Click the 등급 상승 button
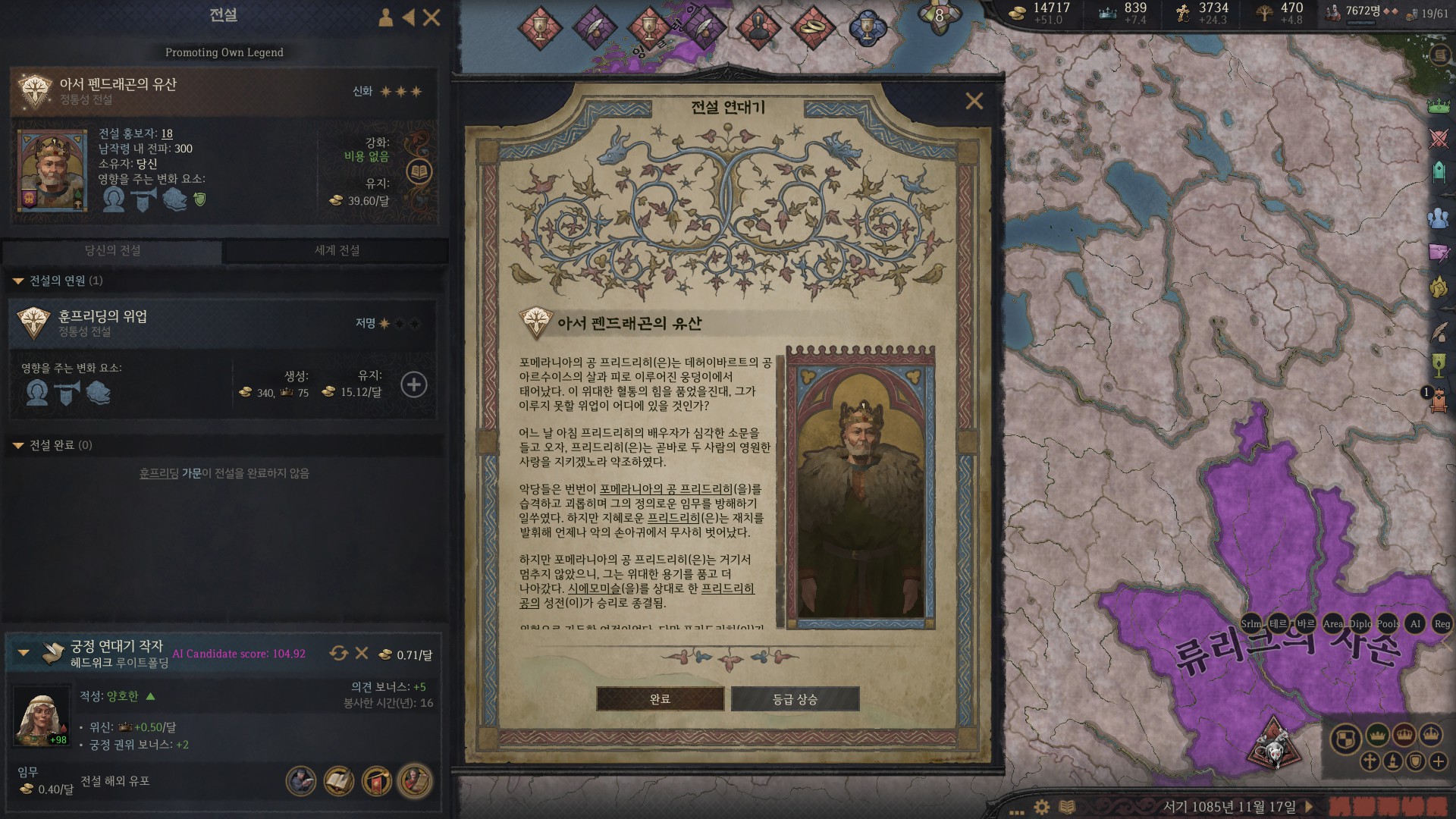Viewport: 1456px width, 819px height. point(795,698)
